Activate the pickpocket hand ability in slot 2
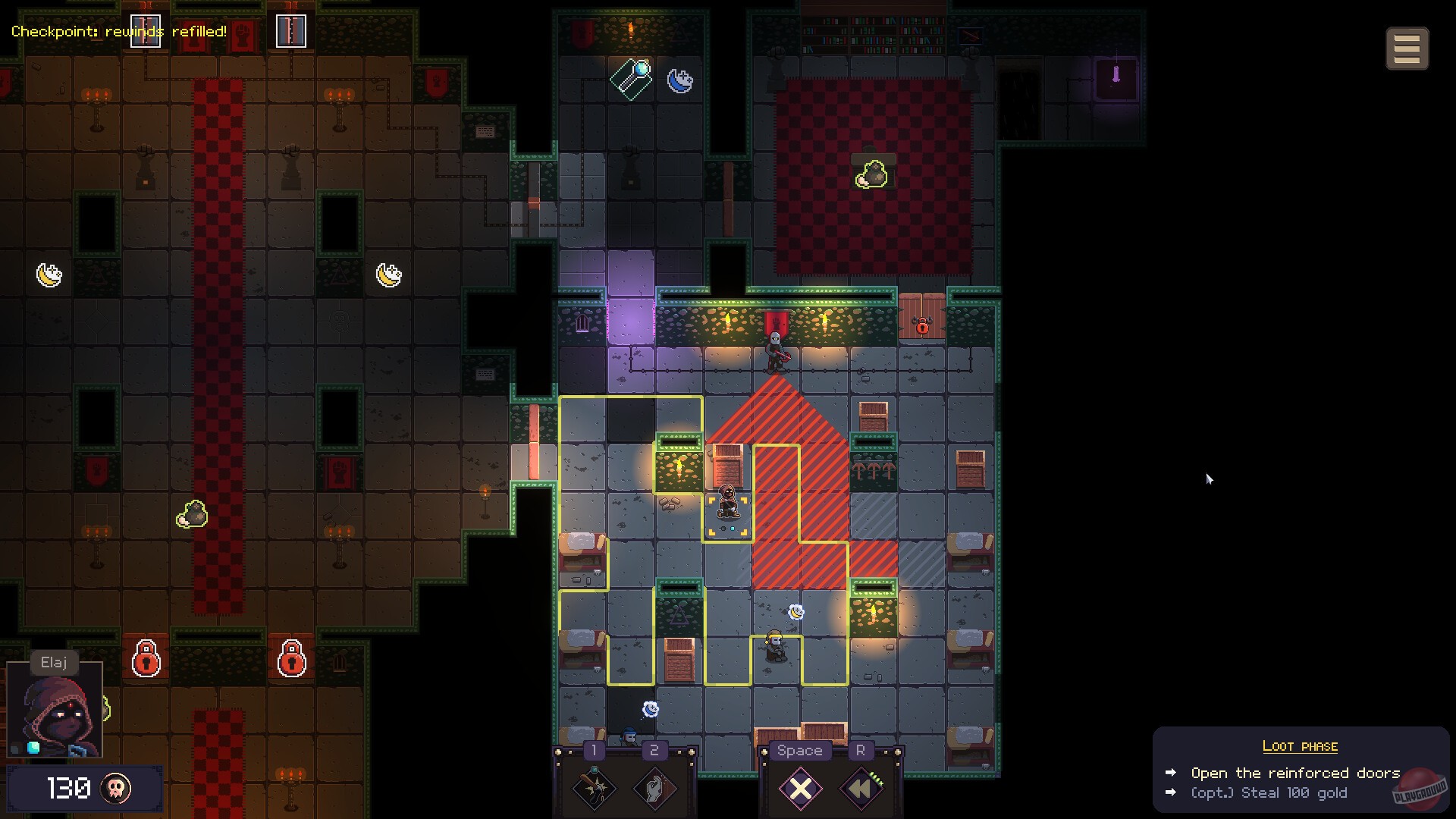This screenshot has height=819, width=1456. pyautogui.click(x=654, y=789)
